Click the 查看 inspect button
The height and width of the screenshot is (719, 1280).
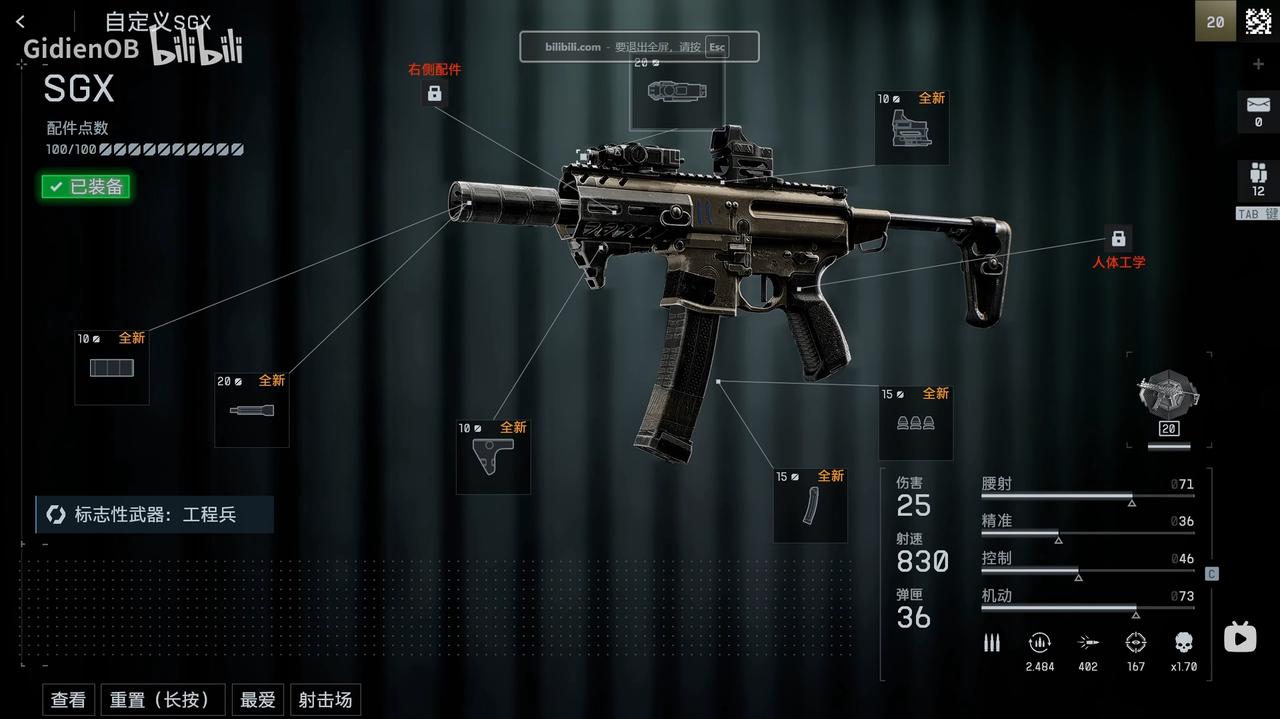(x=68, y=700)
